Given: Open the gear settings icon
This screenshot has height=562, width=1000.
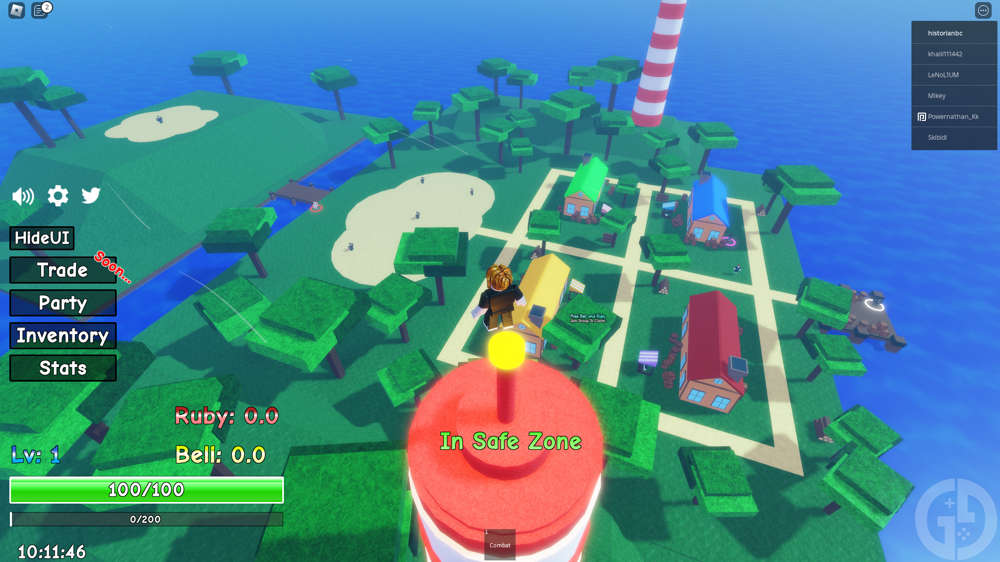Looking at the screenshot, I should (58, 196).
